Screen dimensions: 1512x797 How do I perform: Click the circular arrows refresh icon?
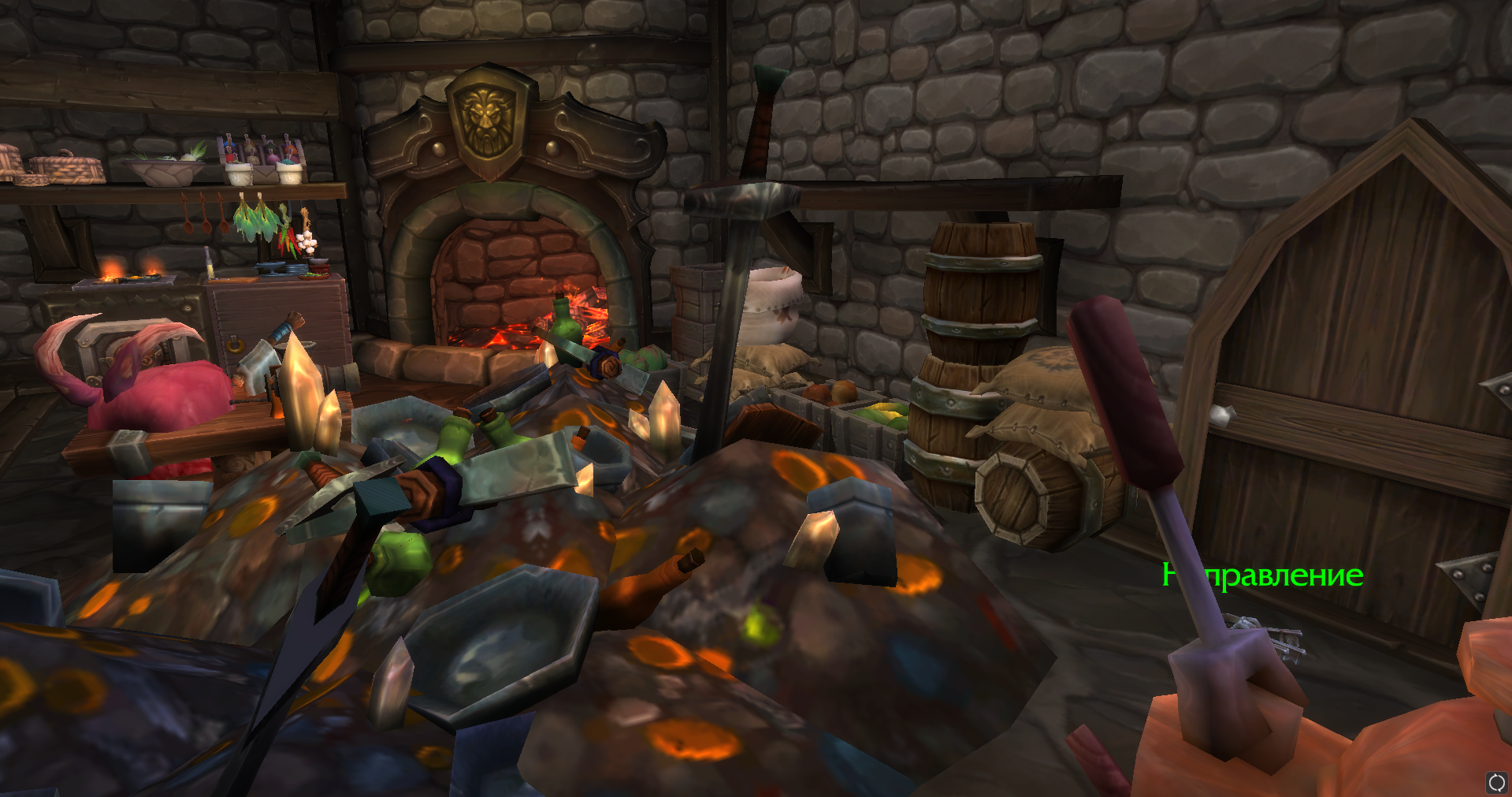[1496, 782]
